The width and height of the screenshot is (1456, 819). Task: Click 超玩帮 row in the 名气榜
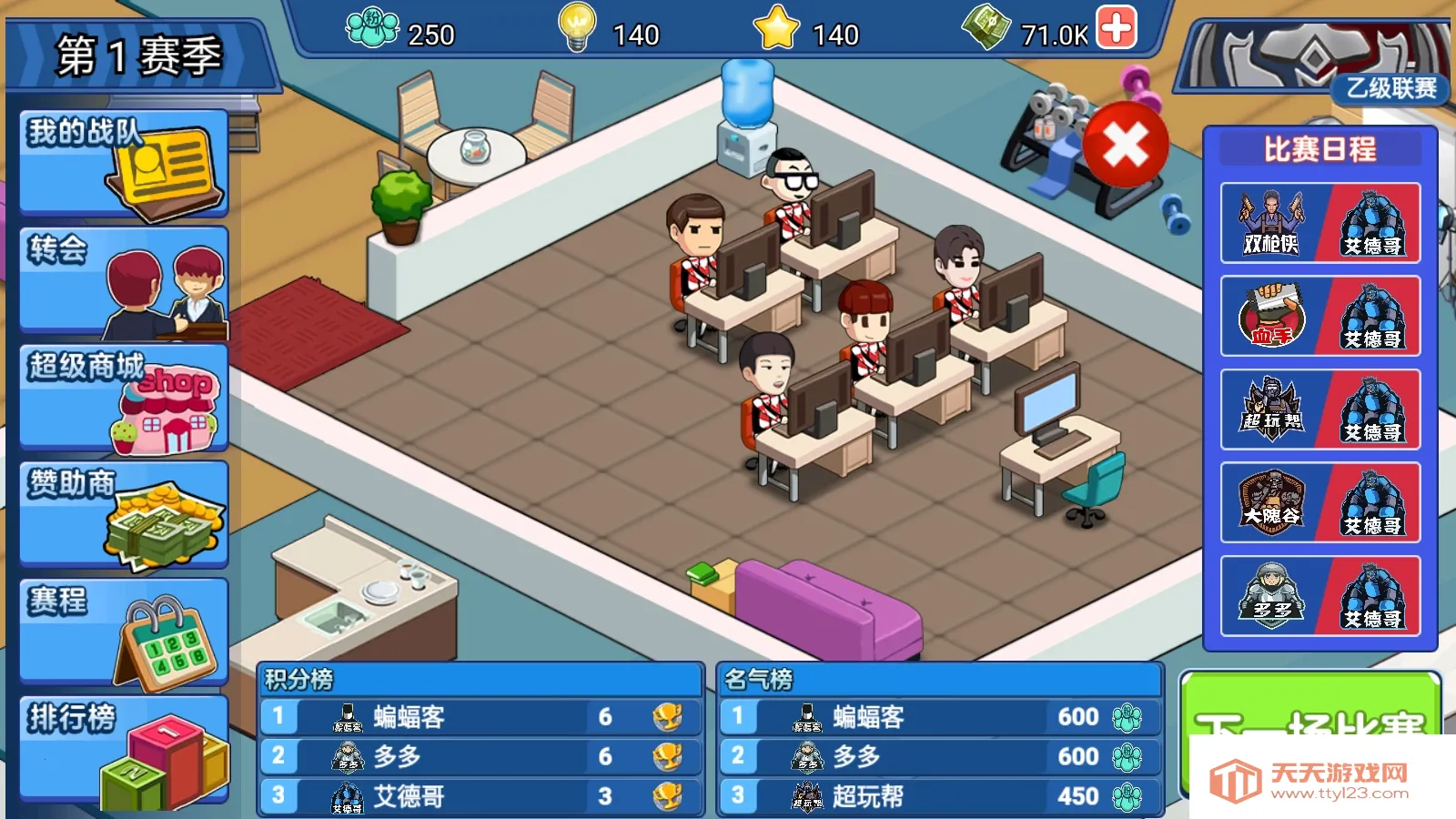[939, 796]
